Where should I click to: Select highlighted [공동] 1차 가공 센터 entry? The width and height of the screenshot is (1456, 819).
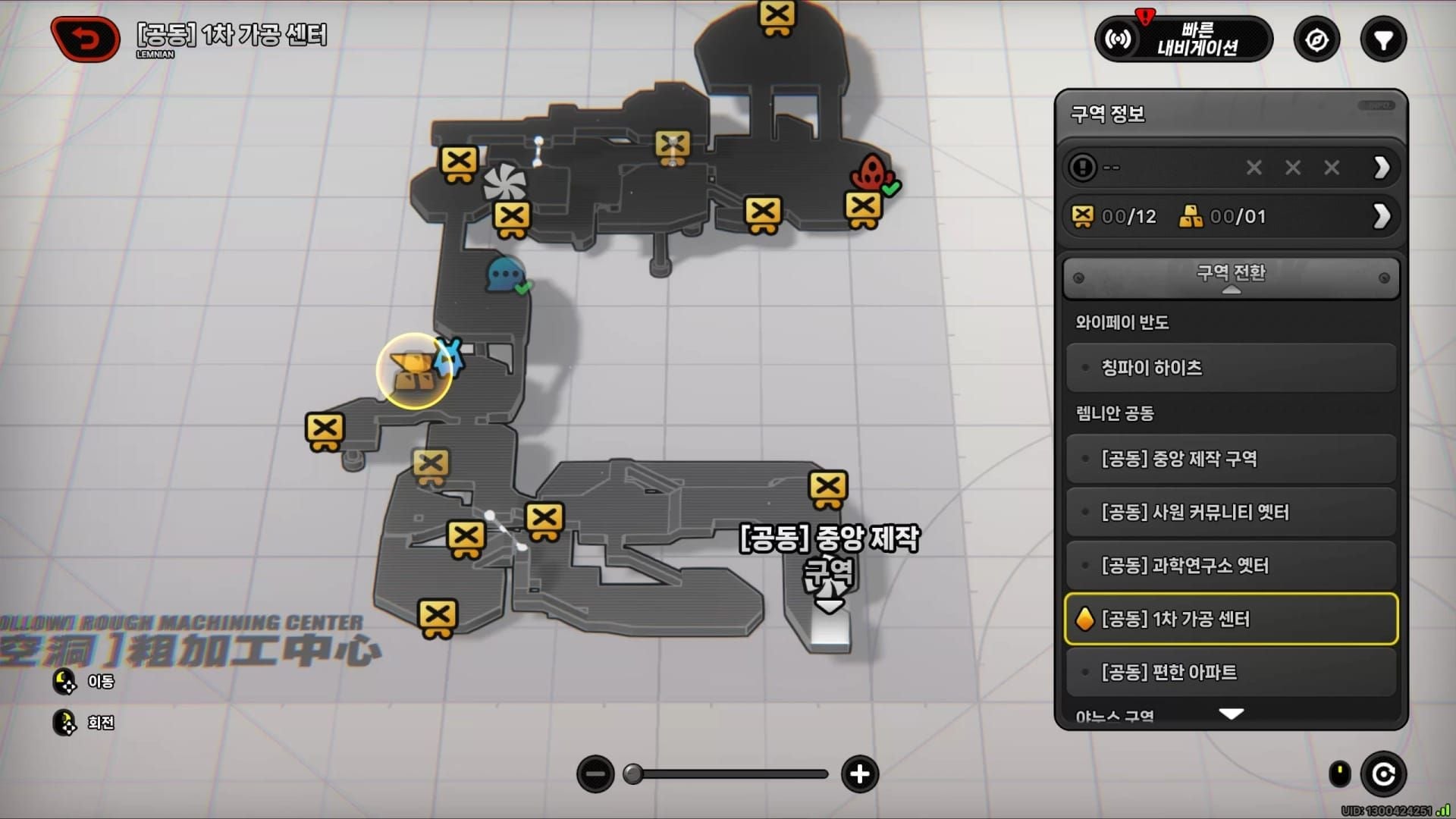(1231, 619)
